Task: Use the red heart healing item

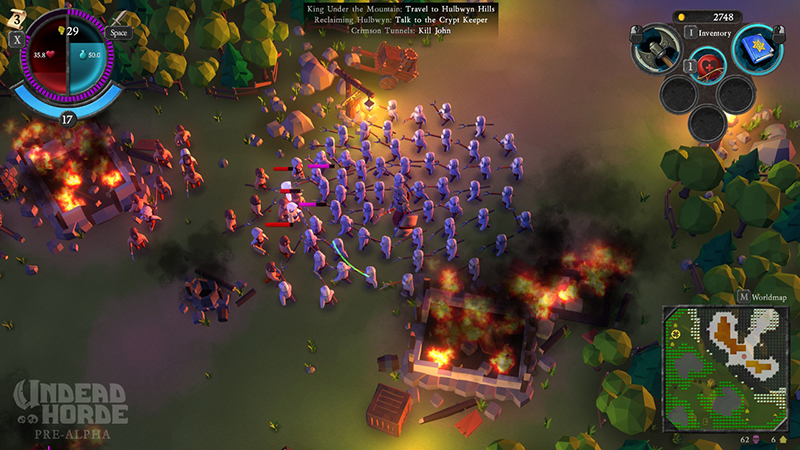Action: (707, 65)
